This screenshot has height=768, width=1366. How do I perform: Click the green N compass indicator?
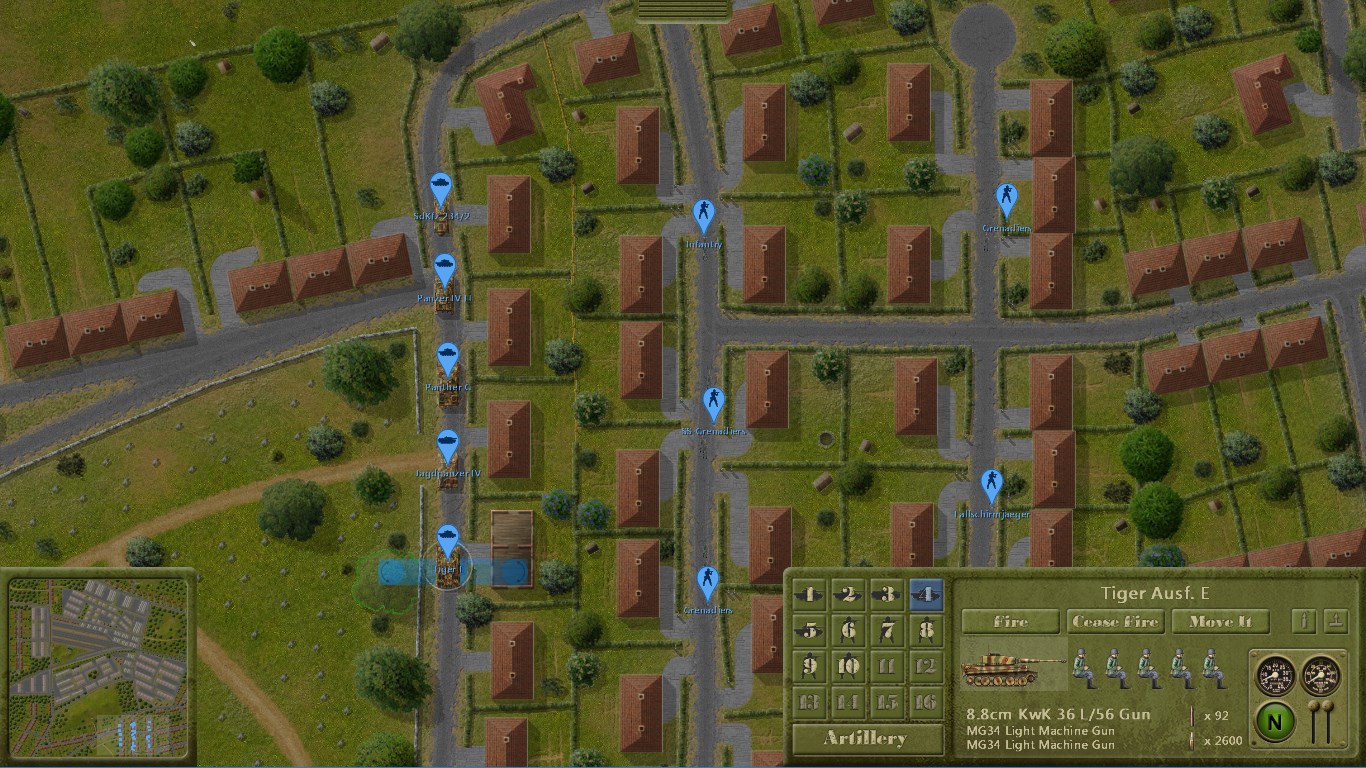[x=1274, y=718]
